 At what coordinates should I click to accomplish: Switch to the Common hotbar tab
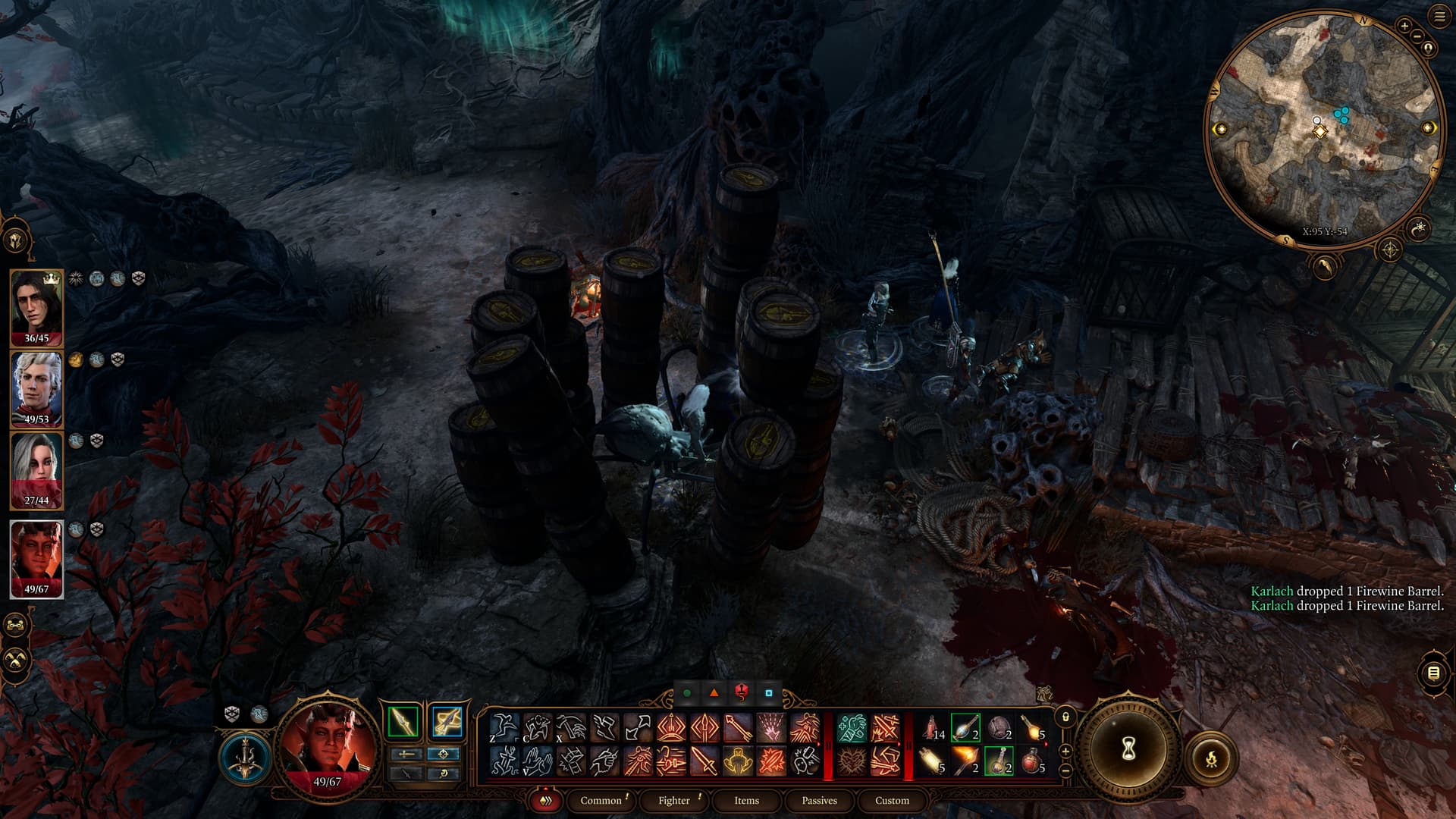pyautogui.click(x=601, y=800)
